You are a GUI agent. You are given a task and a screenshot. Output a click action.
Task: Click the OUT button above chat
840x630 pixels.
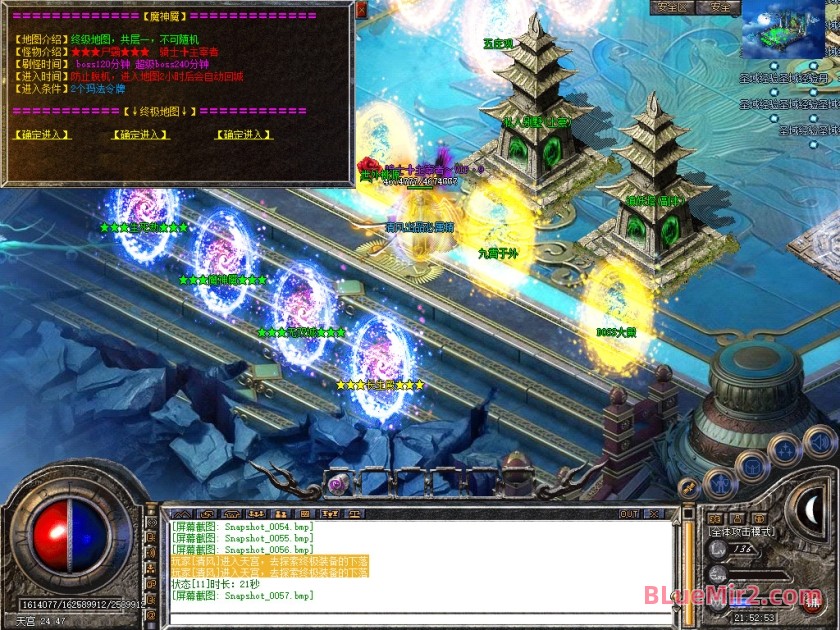(x=629, y=514)
